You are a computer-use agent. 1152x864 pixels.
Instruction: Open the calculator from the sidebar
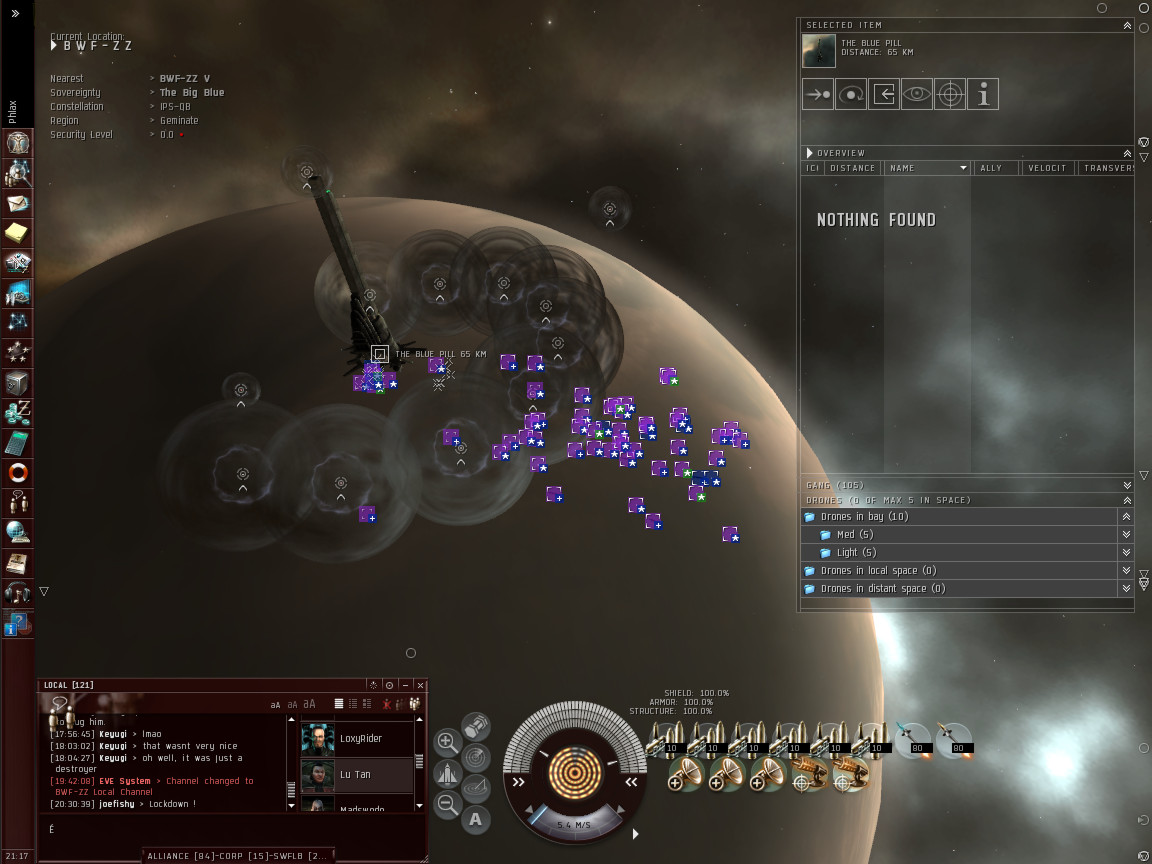pyautogui.click(x=18, y=442)
